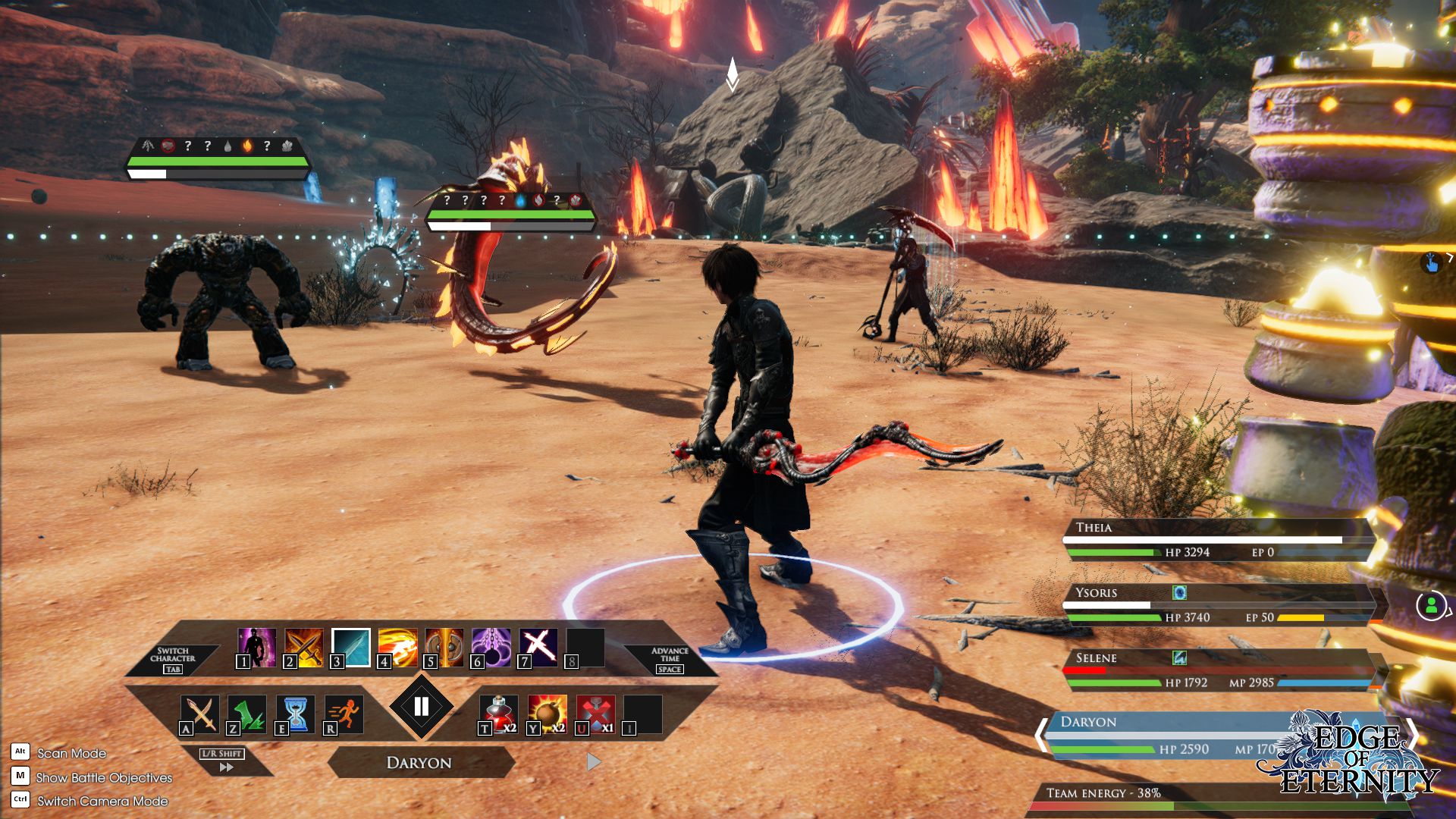
Task: Pick the blue hourglass wait action
Action: pos(296,714)
